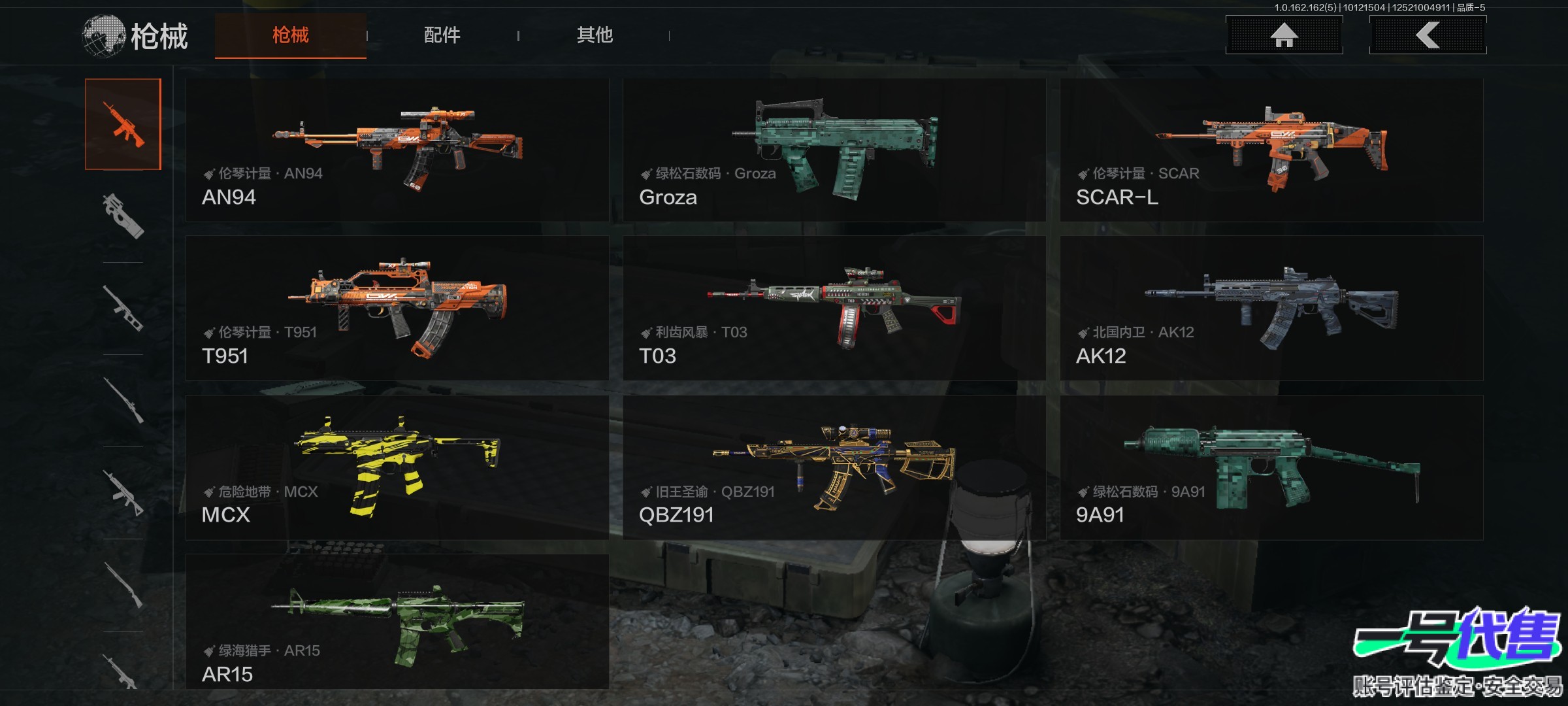Image resolution: width=1568 pixels, height=706 pixels.
Task: Click the back arrow button
Action: (1428, 35)
